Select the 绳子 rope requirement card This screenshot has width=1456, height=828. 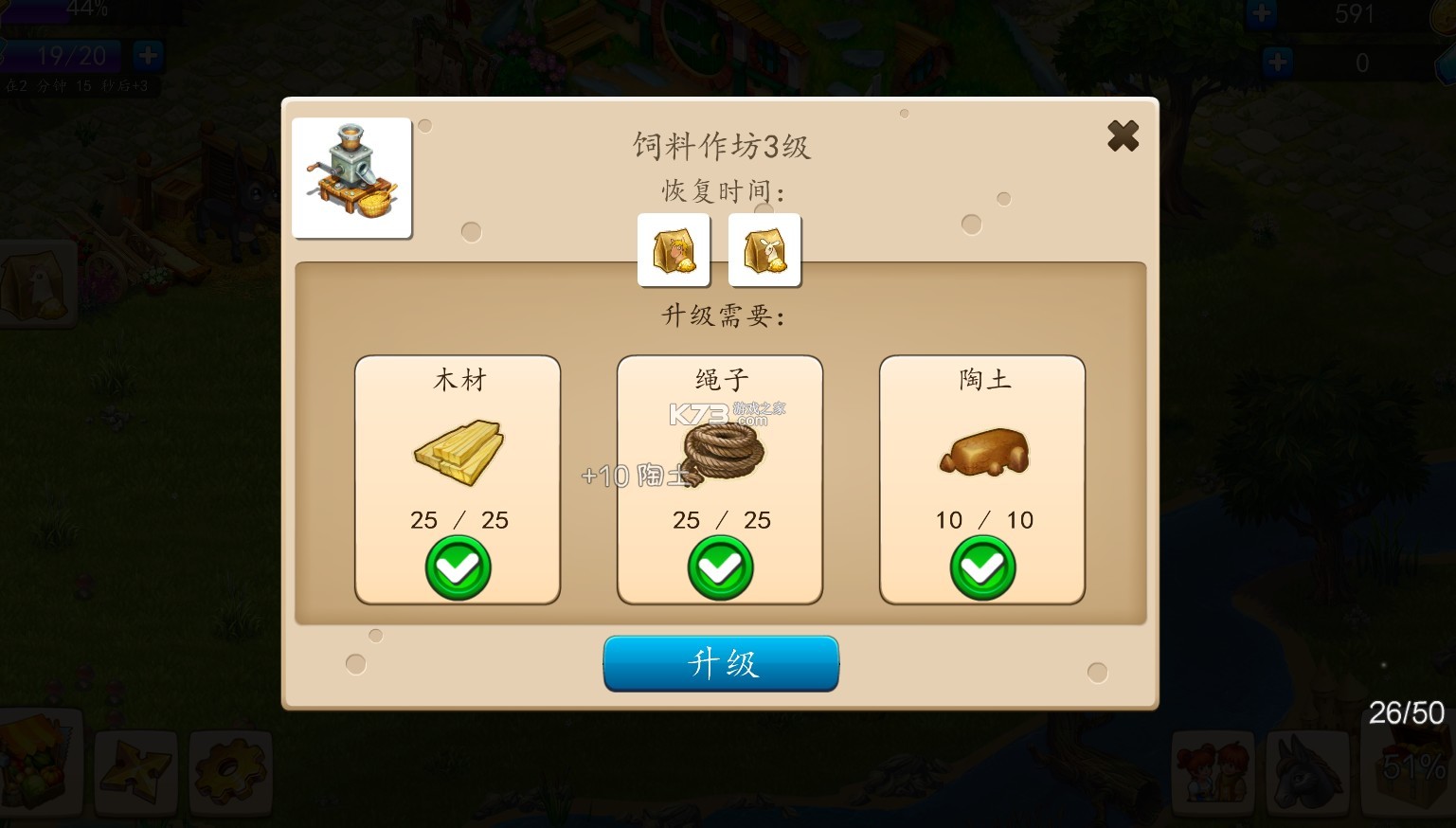(720, 479)
